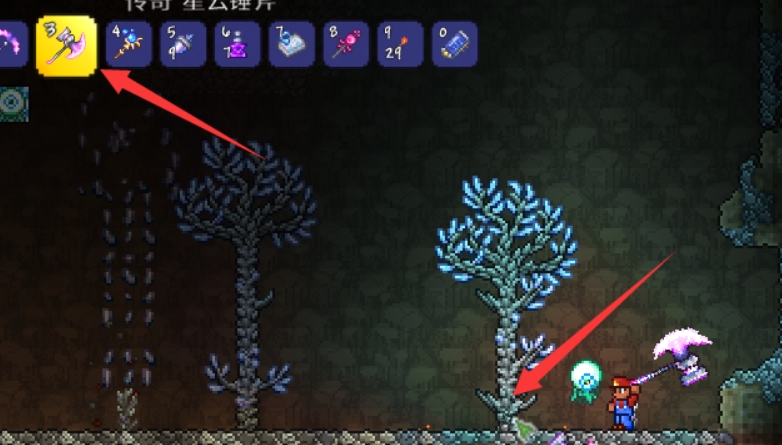This screenshot has width=782, height=445.
Task: Select the partially visible pink bow slot
Action: [x=11, y=46]
